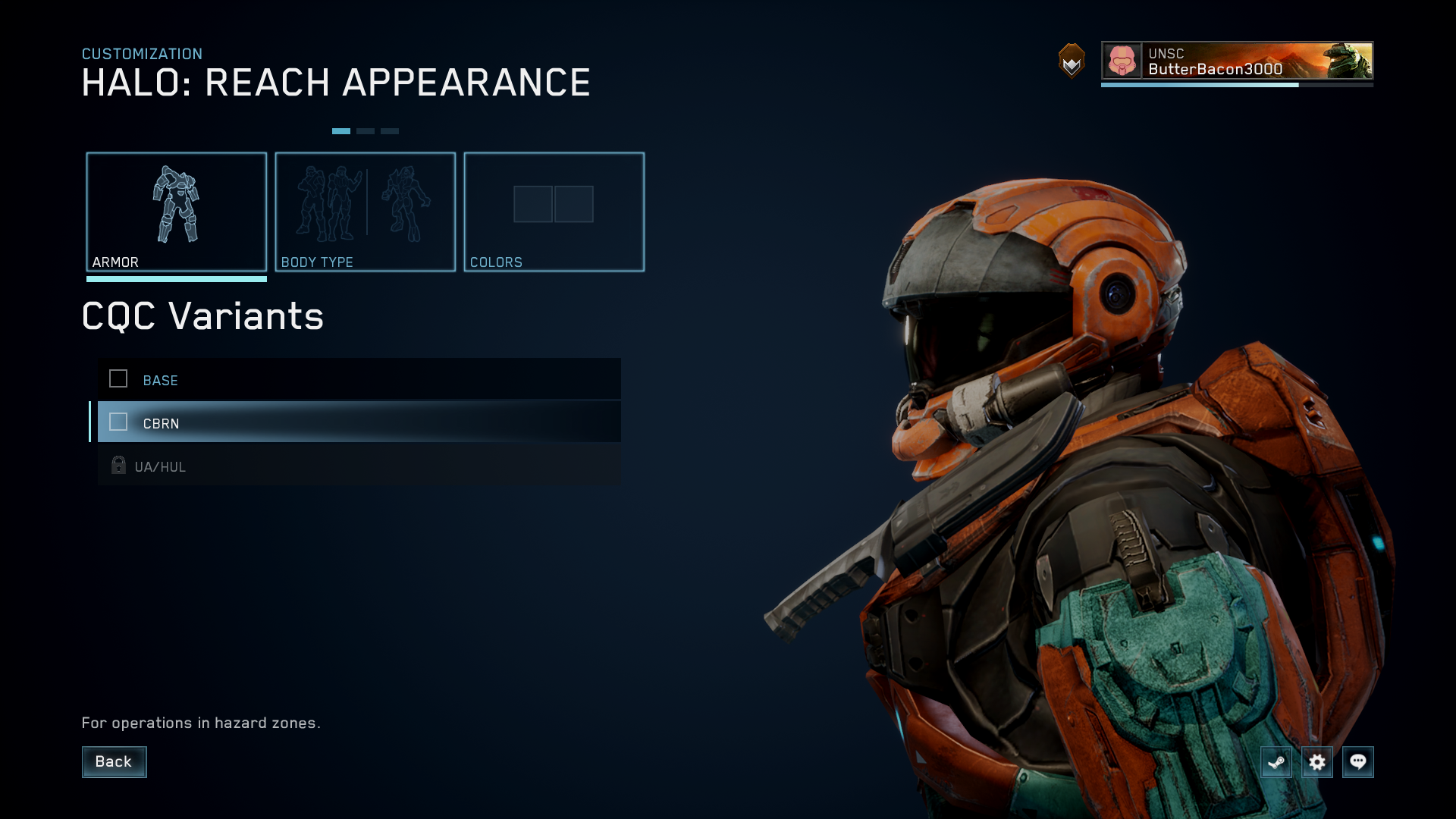Switch to the Body Type tab
The width and height of the screenshot is (1456, 819).
[x=366, y=212]
